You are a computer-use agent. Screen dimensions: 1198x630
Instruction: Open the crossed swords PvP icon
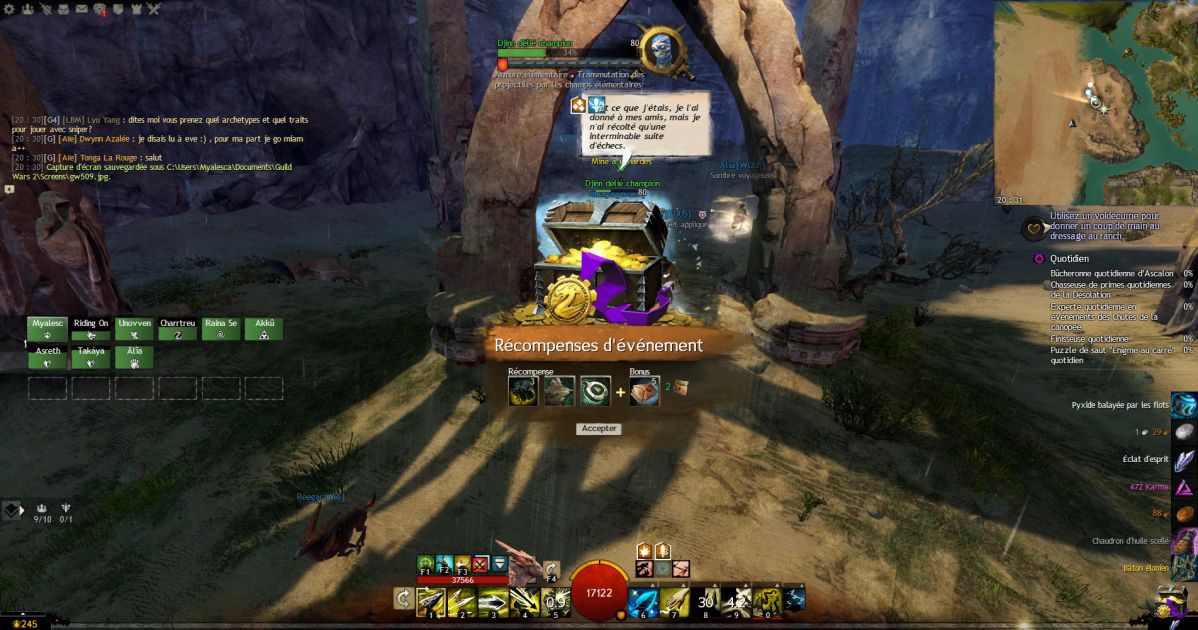(154, 9)
